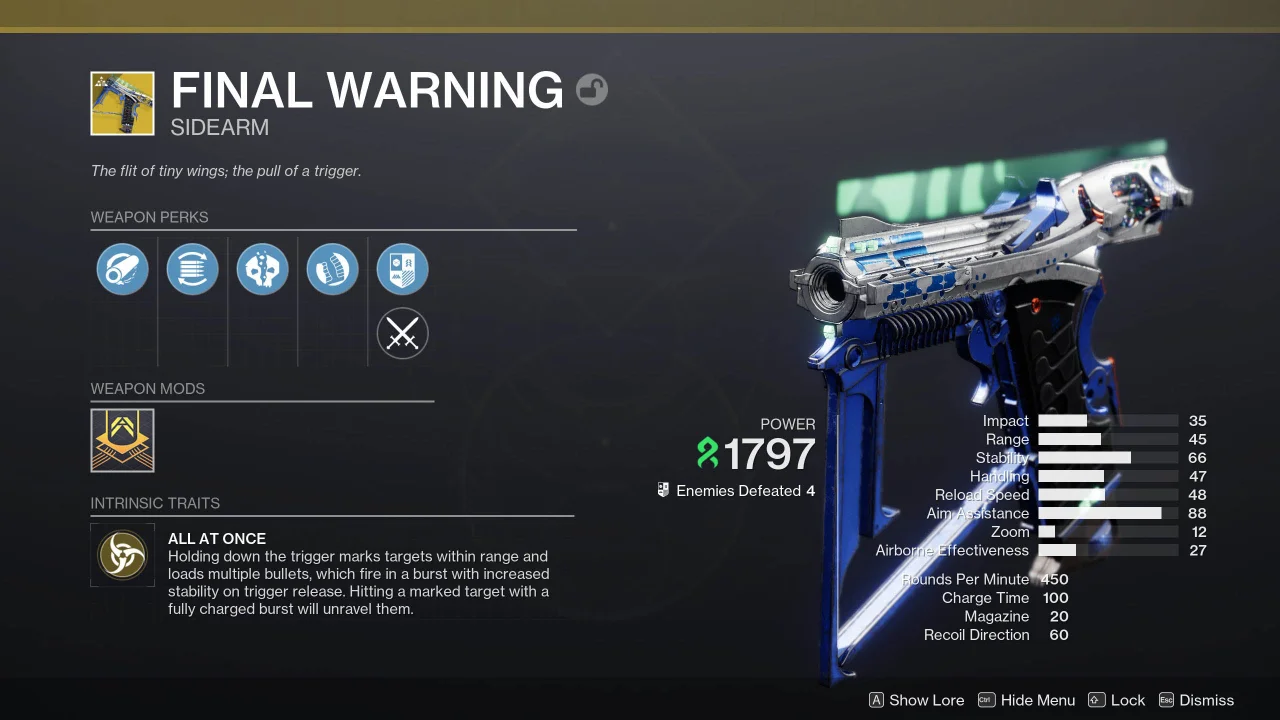Click the Enemies Defeated tracker icon

point(663,490)
